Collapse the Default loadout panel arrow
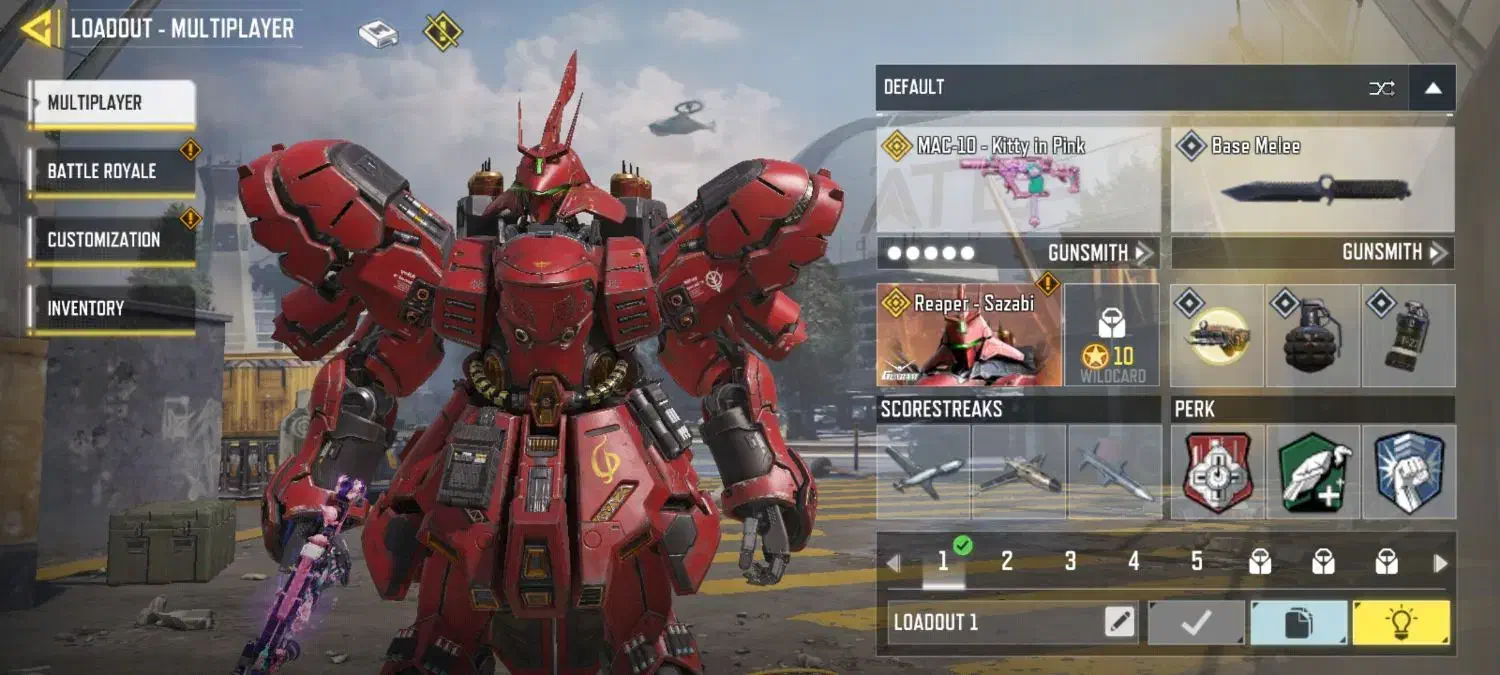The image size is (1500, 675). [x=1432, y=88]
